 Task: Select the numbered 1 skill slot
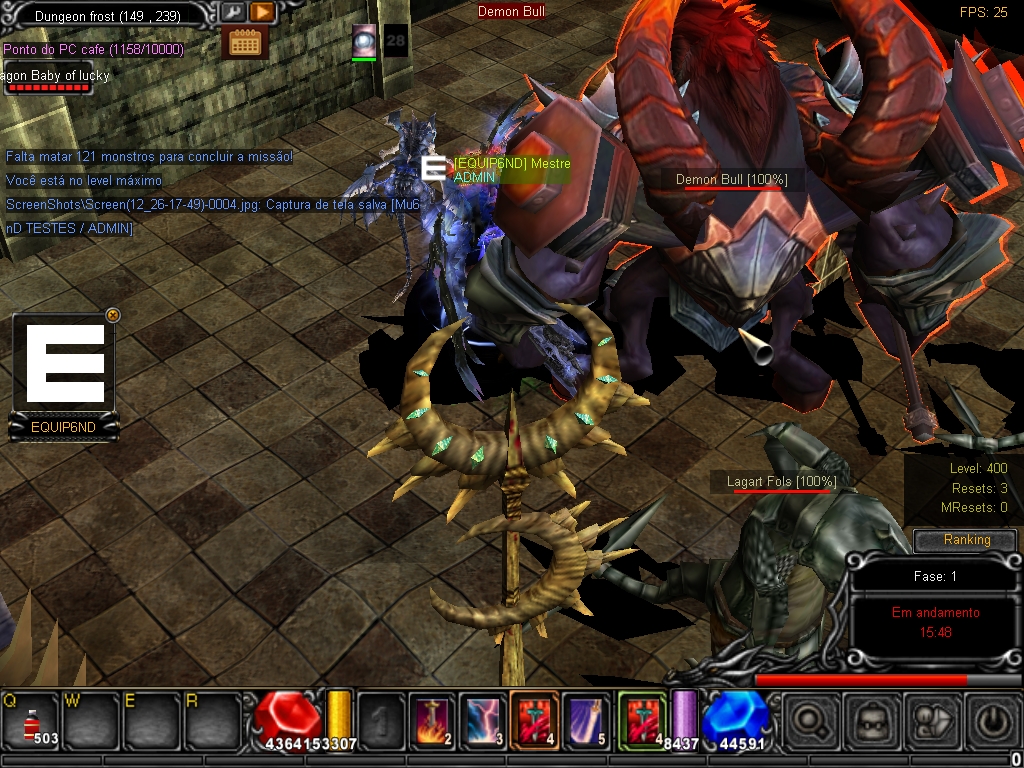point(380,719)
